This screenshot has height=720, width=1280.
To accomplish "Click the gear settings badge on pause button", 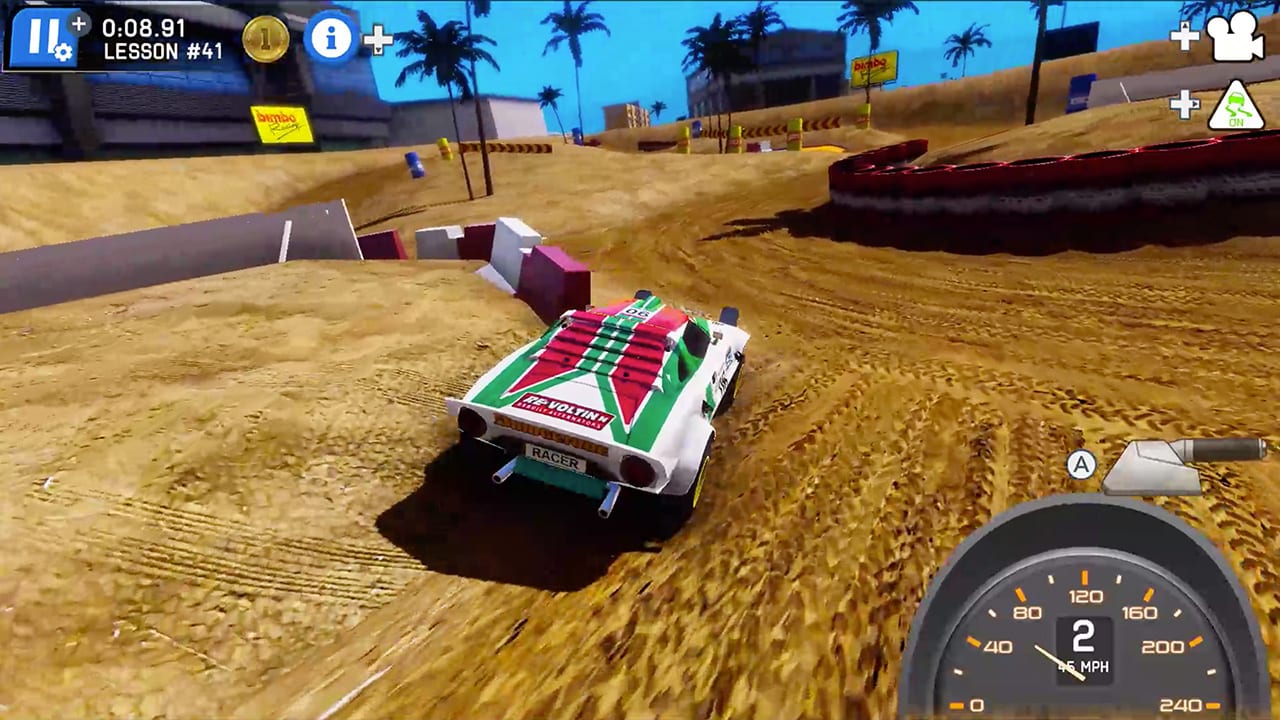I will point(63,51).
